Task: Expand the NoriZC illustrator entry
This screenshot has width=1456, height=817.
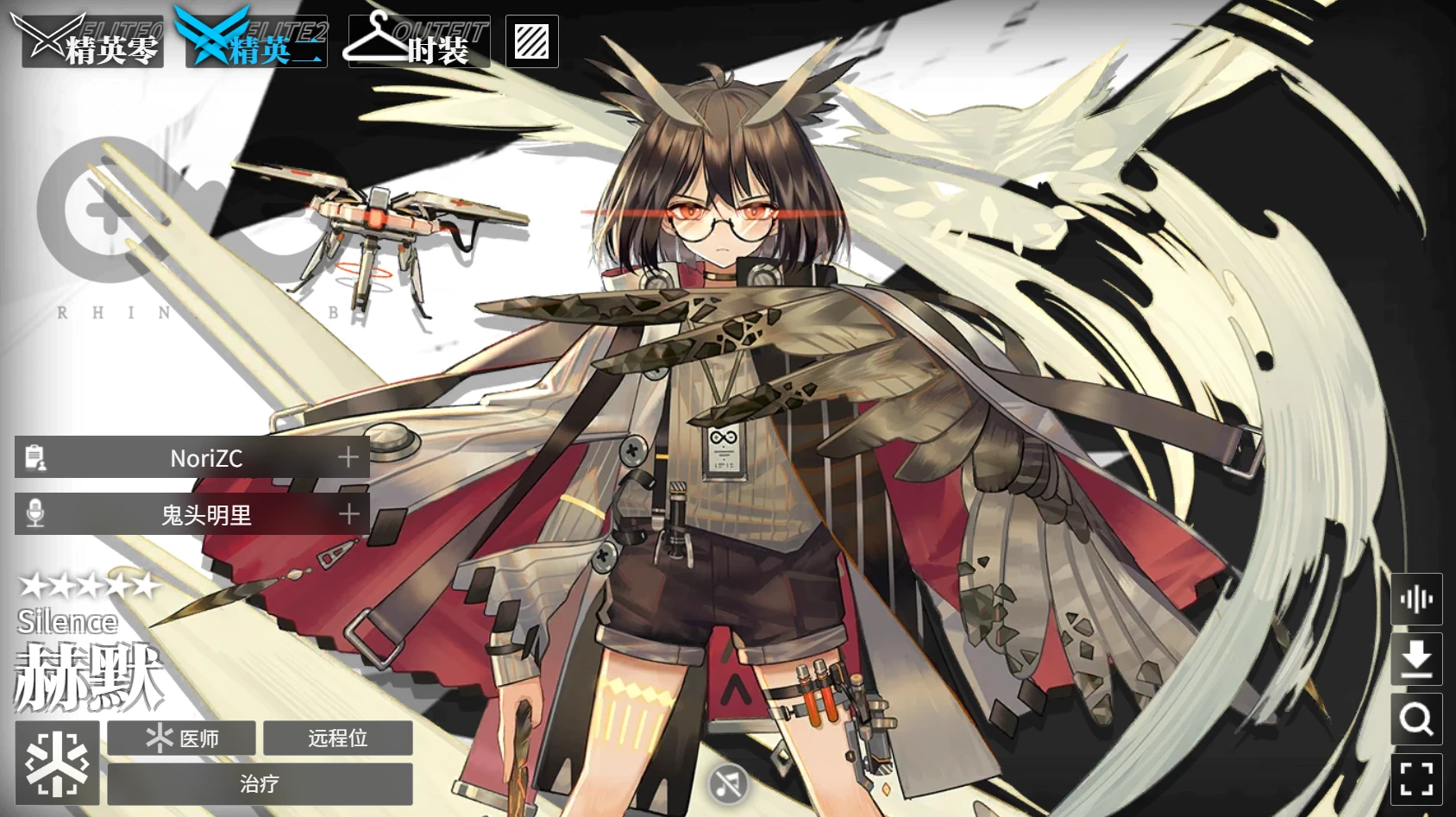Action: point(348,457)
